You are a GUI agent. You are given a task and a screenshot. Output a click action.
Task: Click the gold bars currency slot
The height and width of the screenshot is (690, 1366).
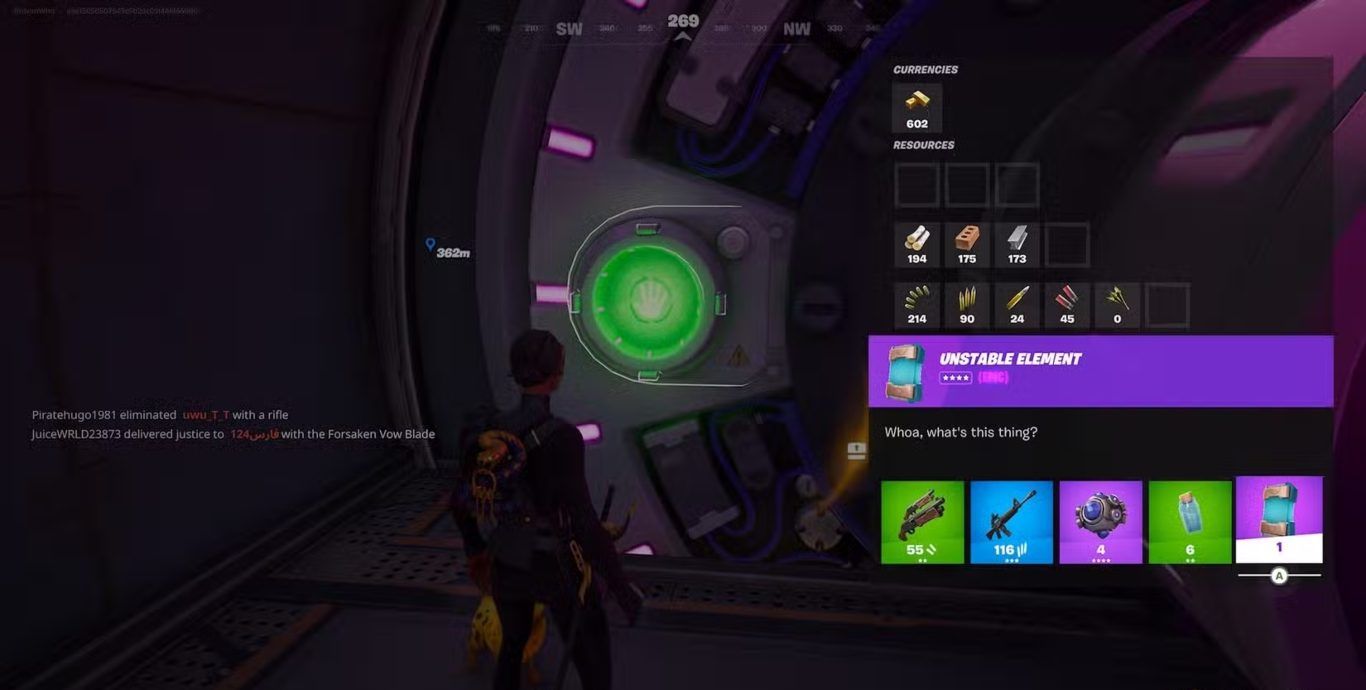(917, 107)
